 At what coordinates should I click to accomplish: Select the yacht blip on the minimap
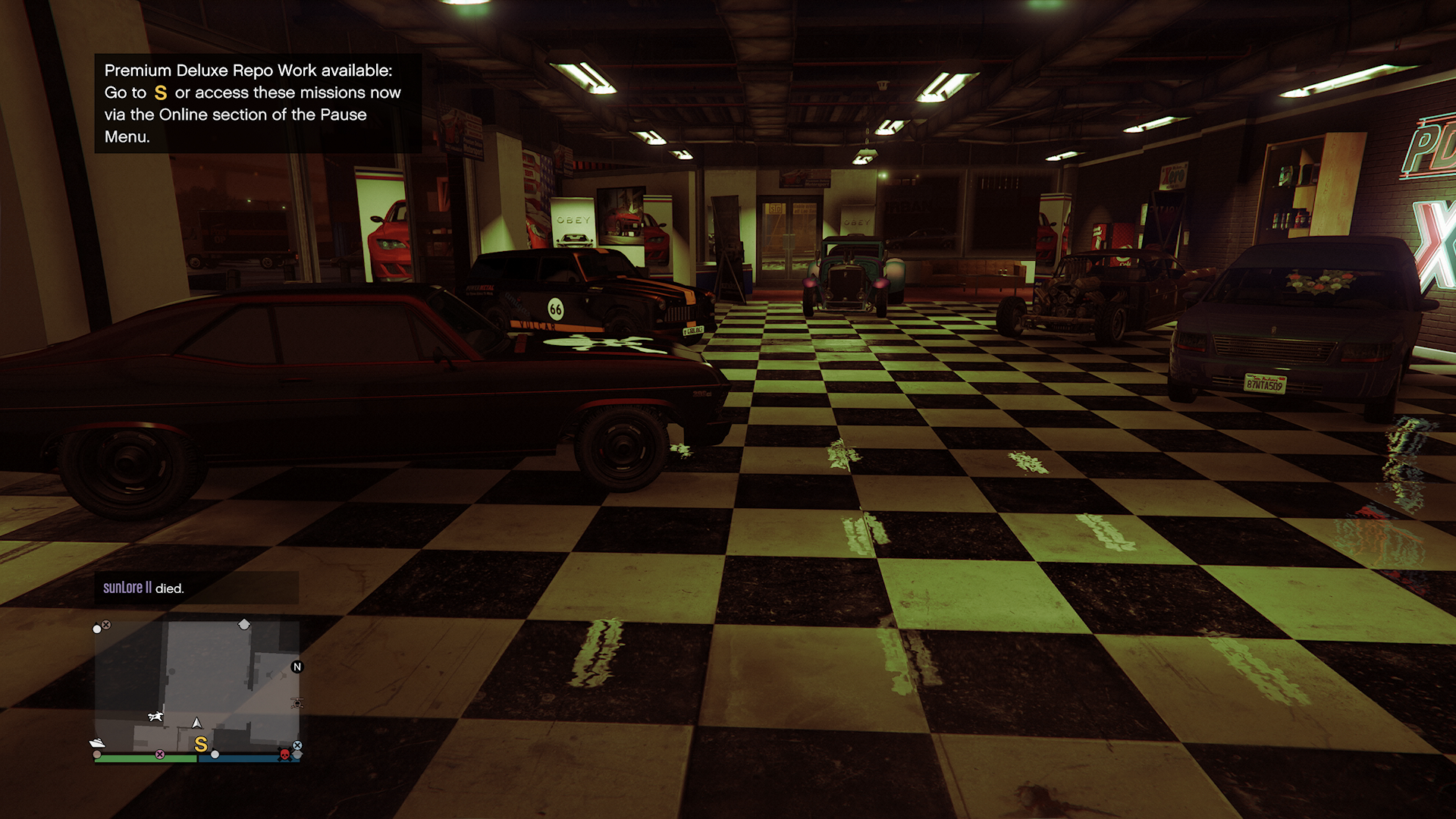[x=98, y=742]
